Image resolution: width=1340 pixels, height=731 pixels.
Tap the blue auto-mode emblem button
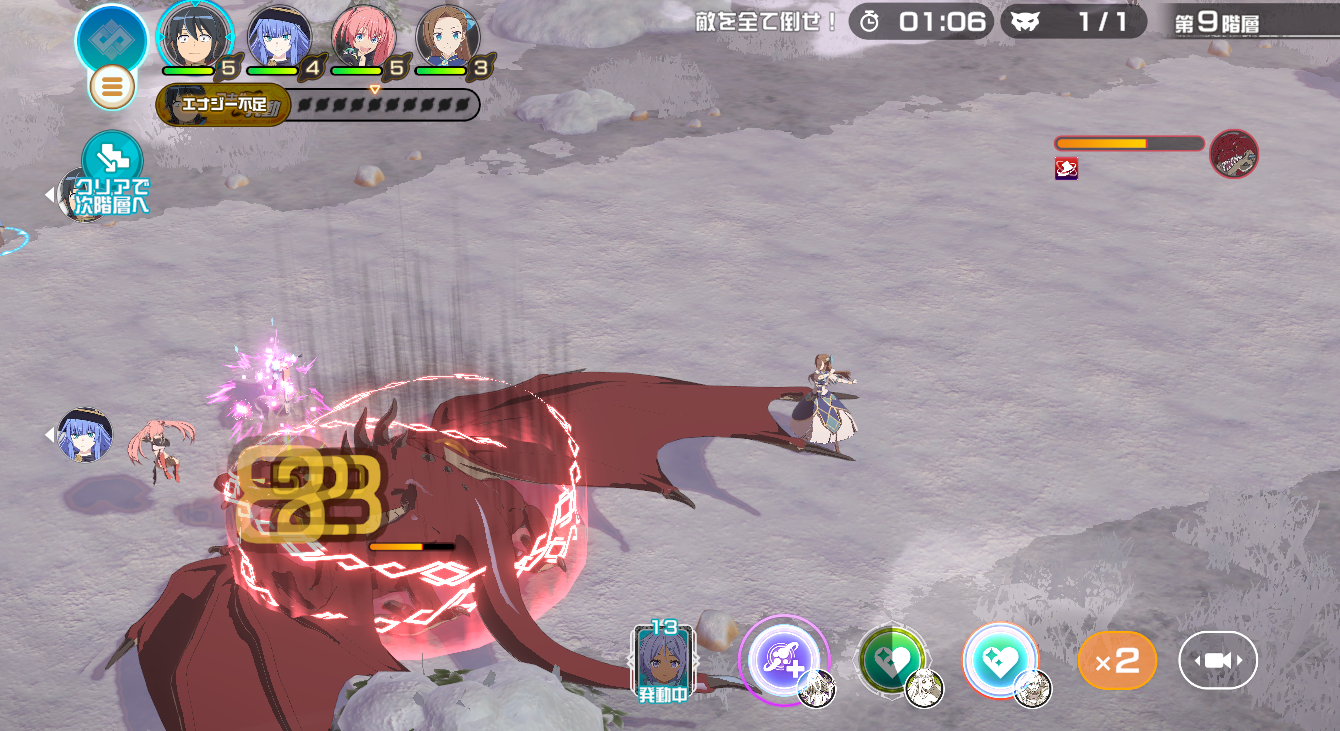[x=111, y=38]
